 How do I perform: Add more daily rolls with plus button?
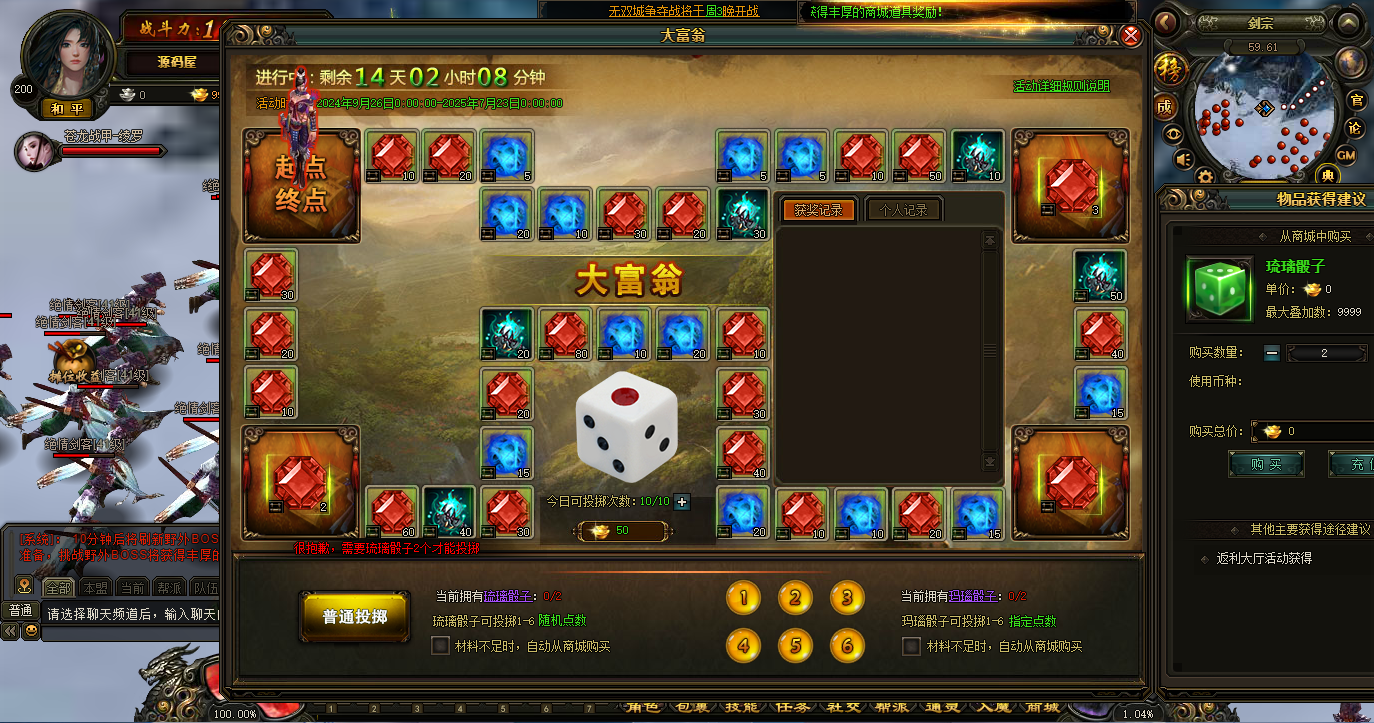pyautogui.click(x=682, y=502)
